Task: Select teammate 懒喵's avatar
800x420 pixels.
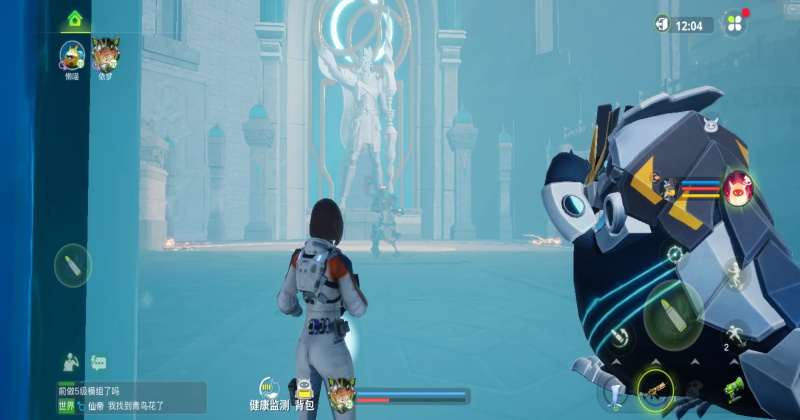Action: (72, 55)
